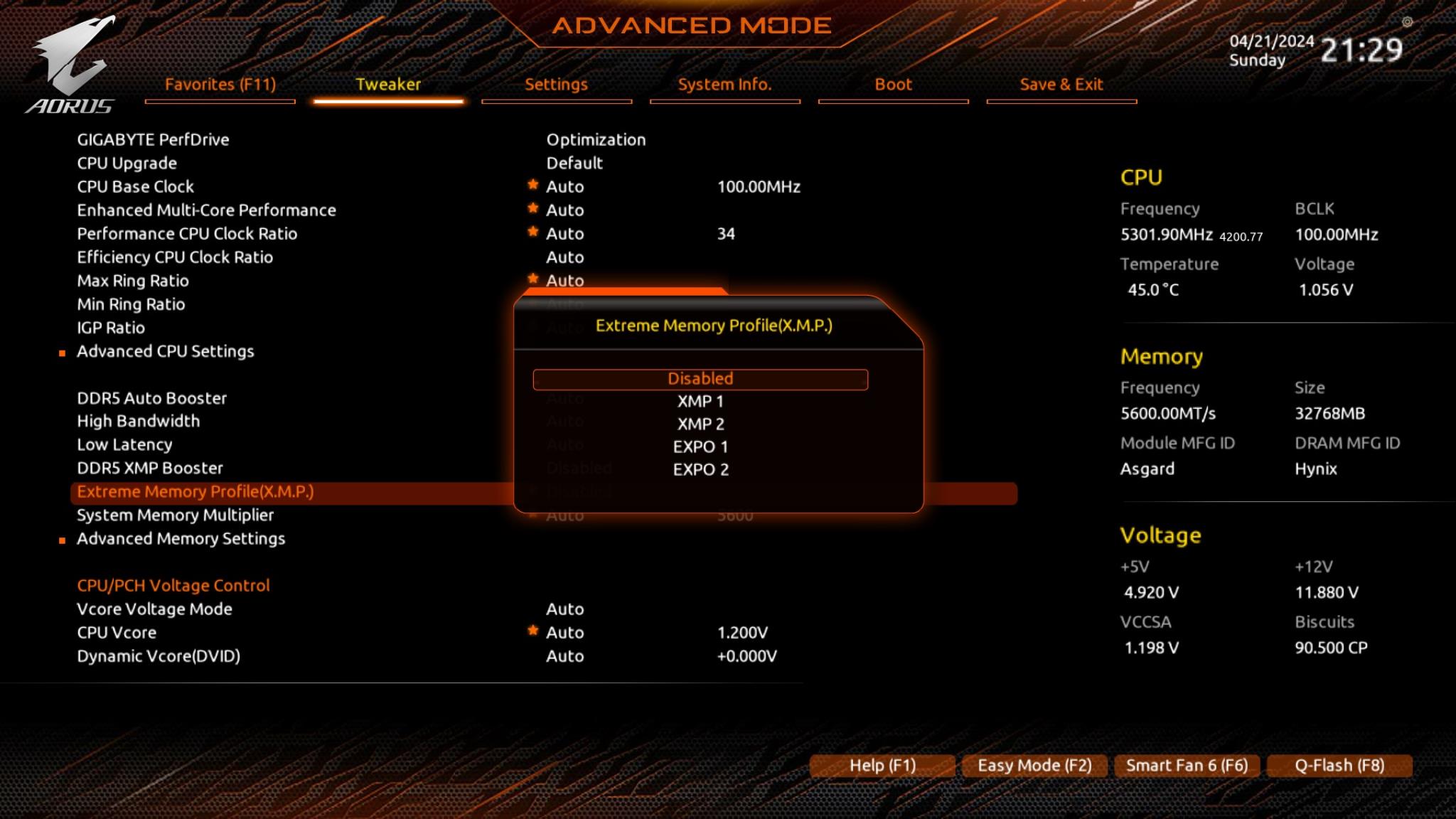Image resolution: width=1456 pixels, height=819 pixels.
Task: Select the Vcore Voltage Mode row
Action: tap(154, 609)
